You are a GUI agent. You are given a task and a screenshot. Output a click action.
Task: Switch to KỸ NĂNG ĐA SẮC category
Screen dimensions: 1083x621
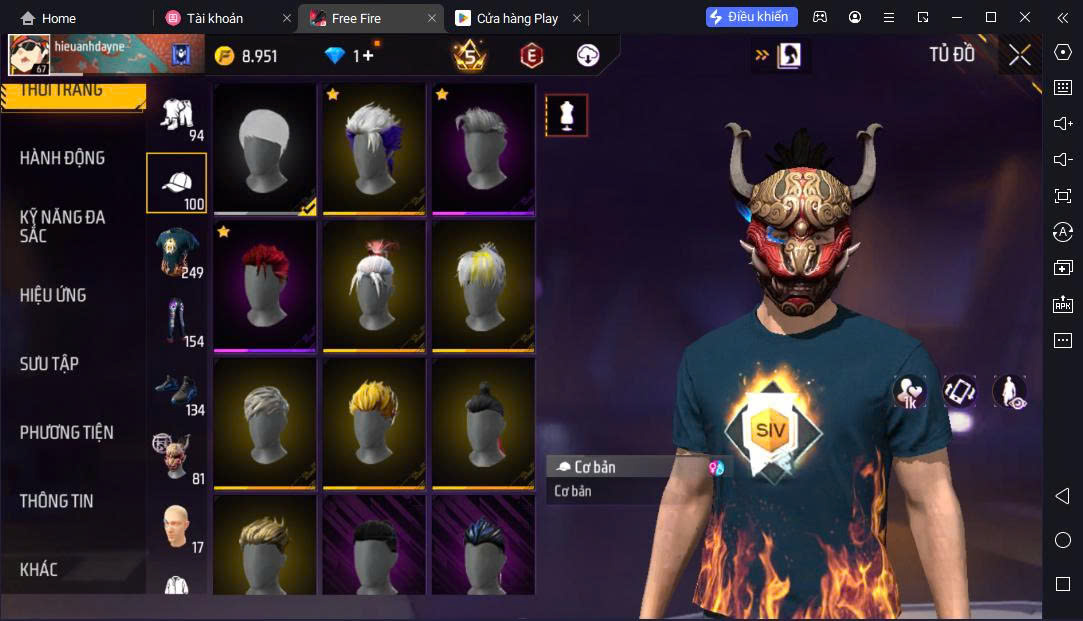click(x=62, y=226)
